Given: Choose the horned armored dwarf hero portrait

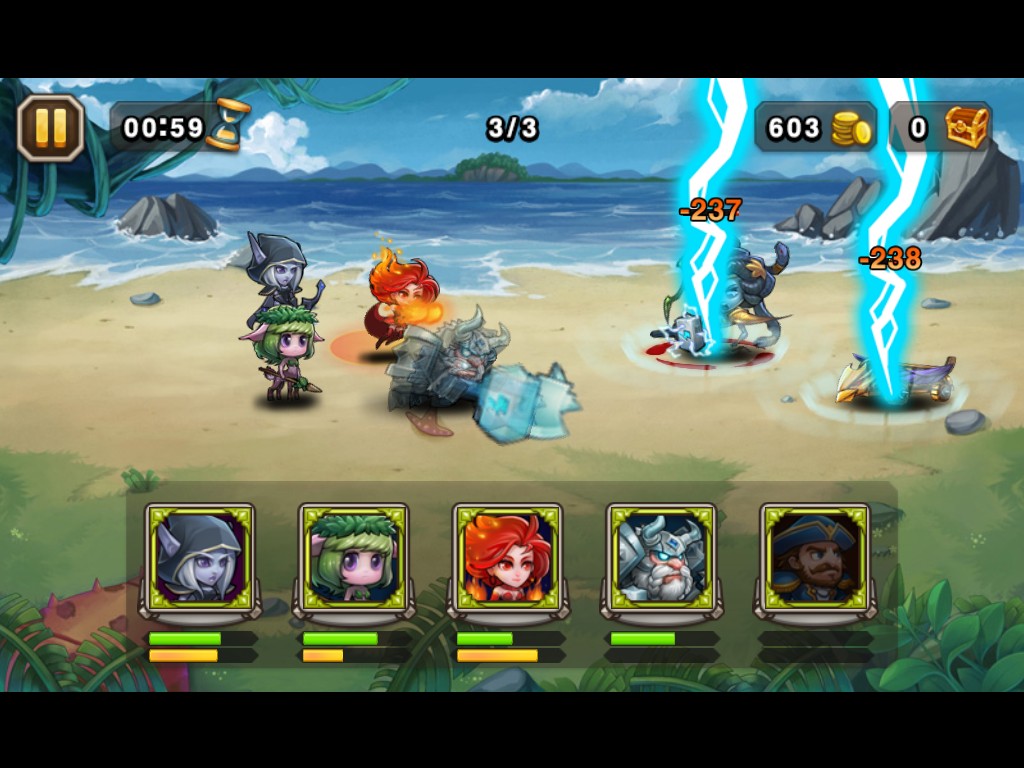Looking at the screenshot, I should (661, 558).
